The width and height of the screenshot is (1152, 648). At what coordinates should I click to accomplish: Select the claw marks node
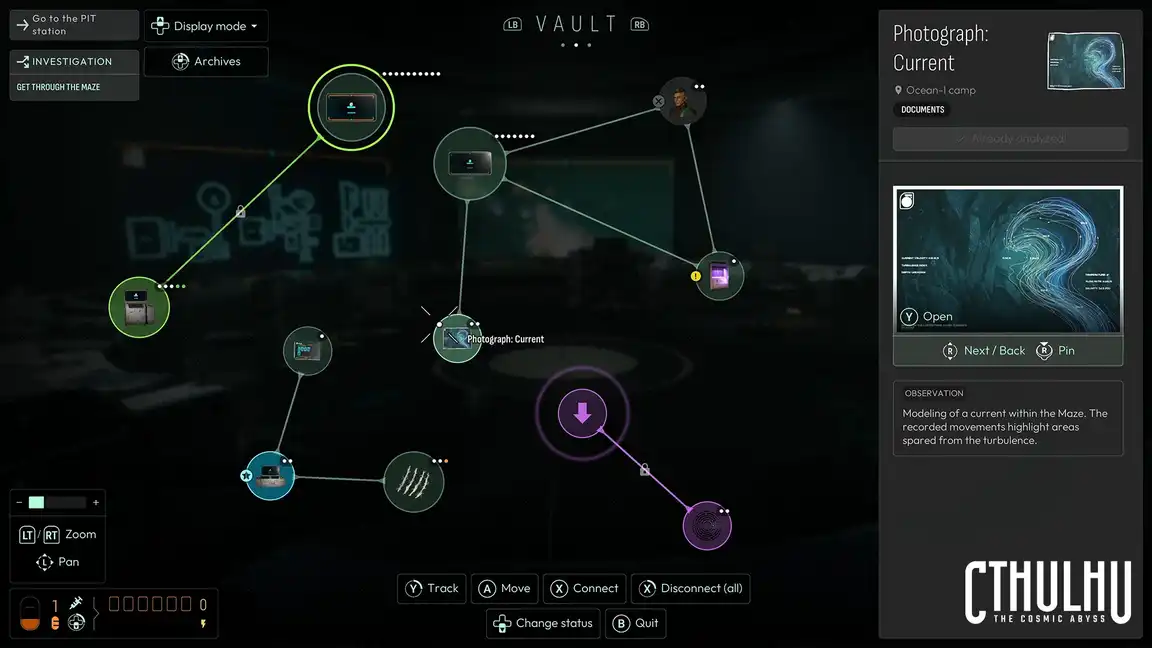[414, 481]
